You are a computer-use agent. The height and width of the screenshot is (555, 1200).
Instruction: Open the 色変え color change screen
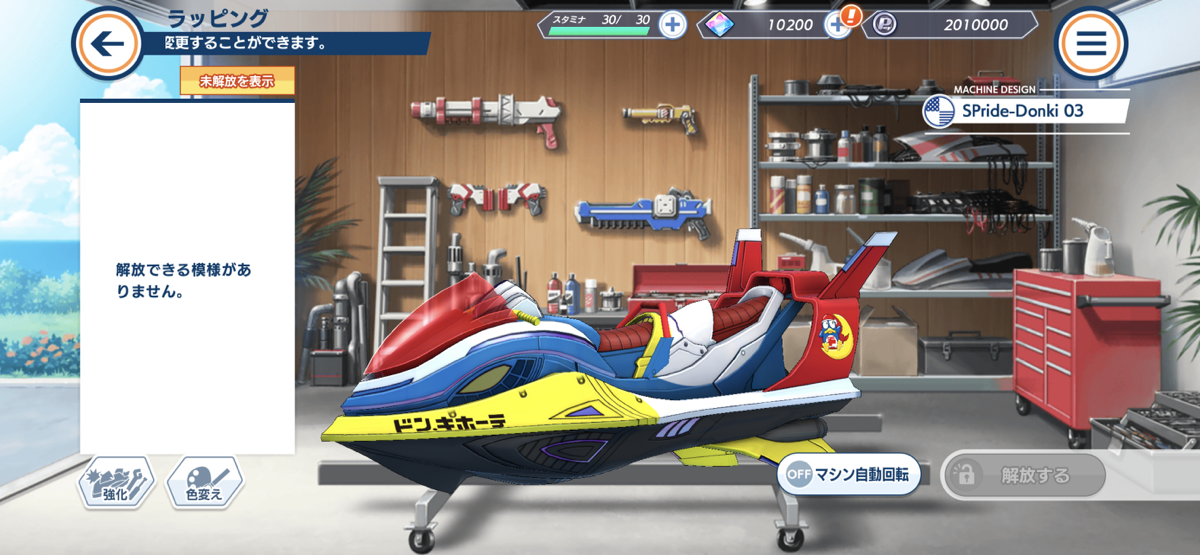205,485
